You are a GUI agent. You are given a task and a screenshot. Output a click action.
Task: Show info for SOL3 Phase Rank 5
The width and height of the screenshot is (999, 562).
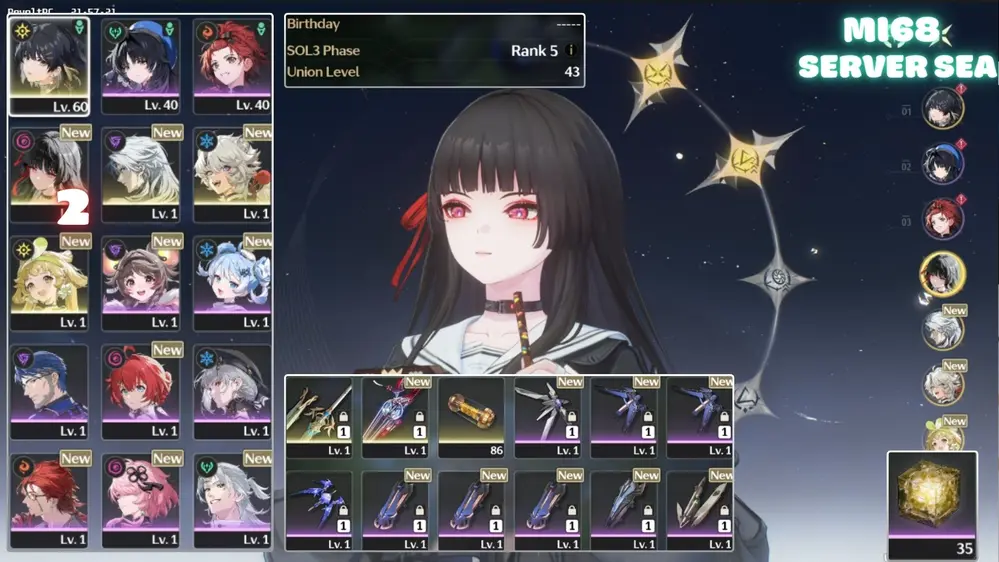click(x=571, y=50)
